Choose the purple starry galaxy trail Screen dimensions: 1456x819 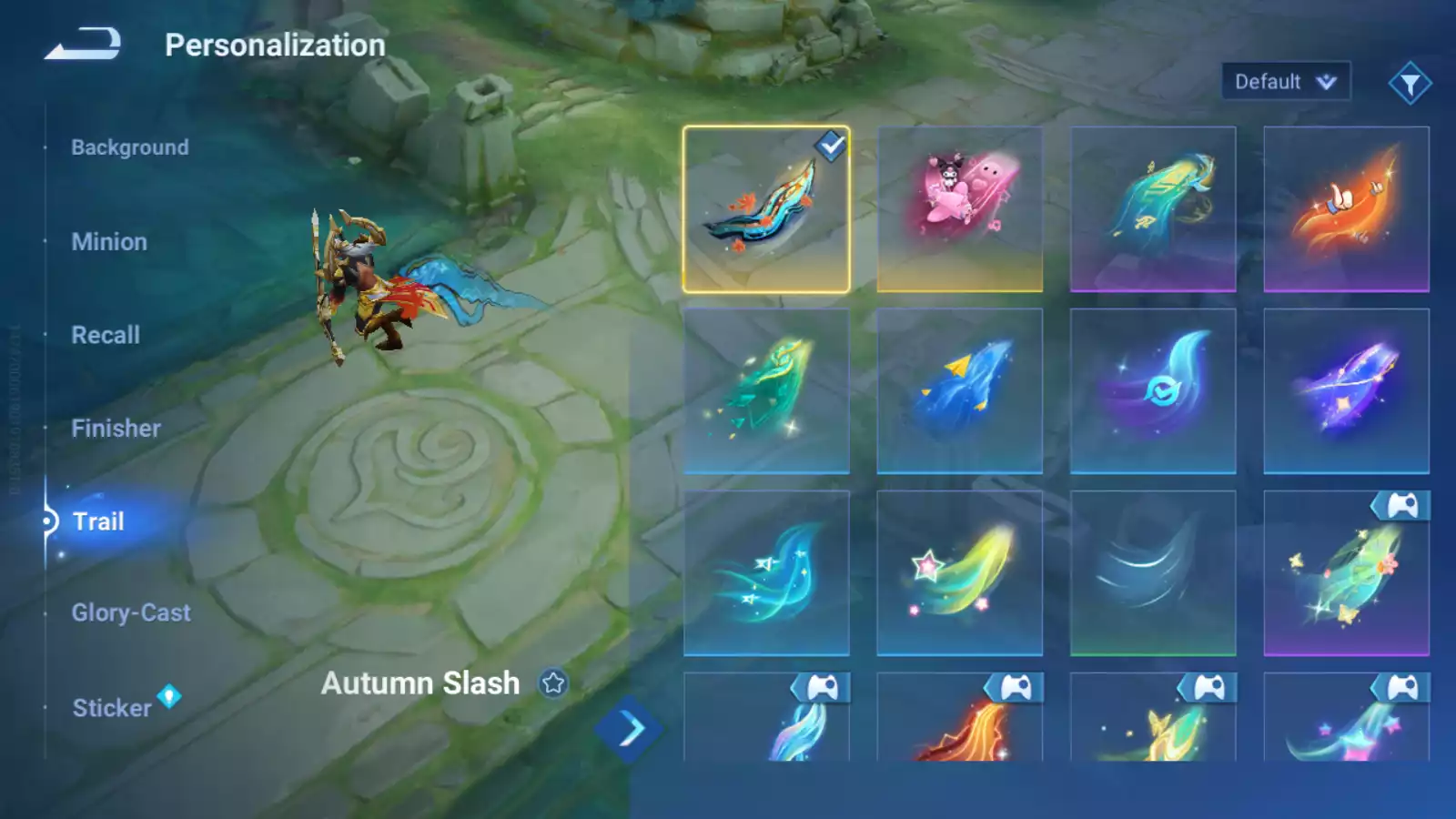[x=1346, y=391]
